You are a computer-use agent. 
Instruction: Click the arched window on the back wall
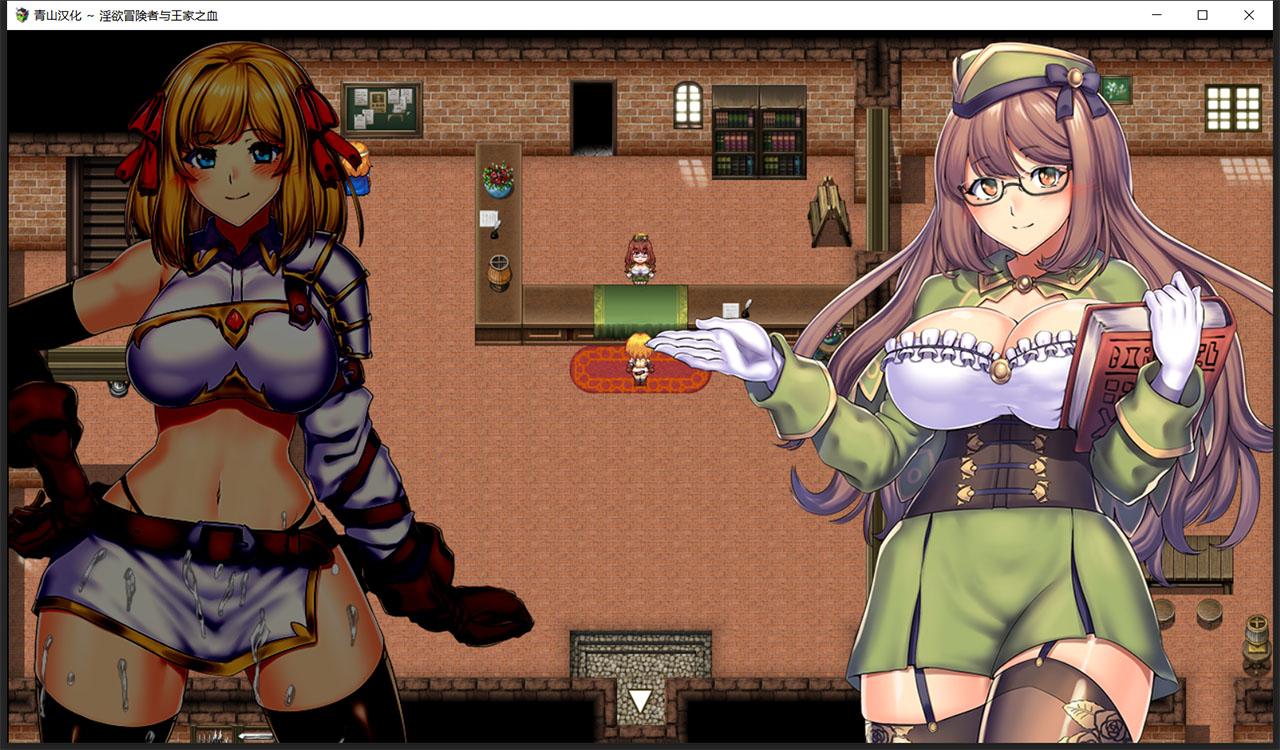(686, 105)
